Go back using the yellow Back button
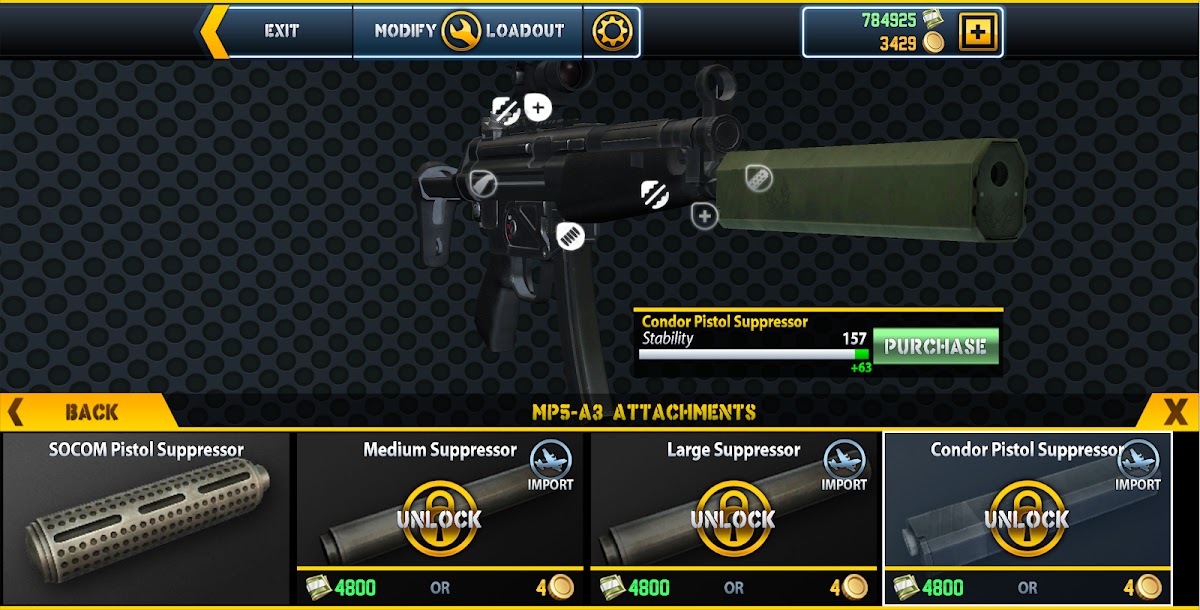 [x=90, y=411]
